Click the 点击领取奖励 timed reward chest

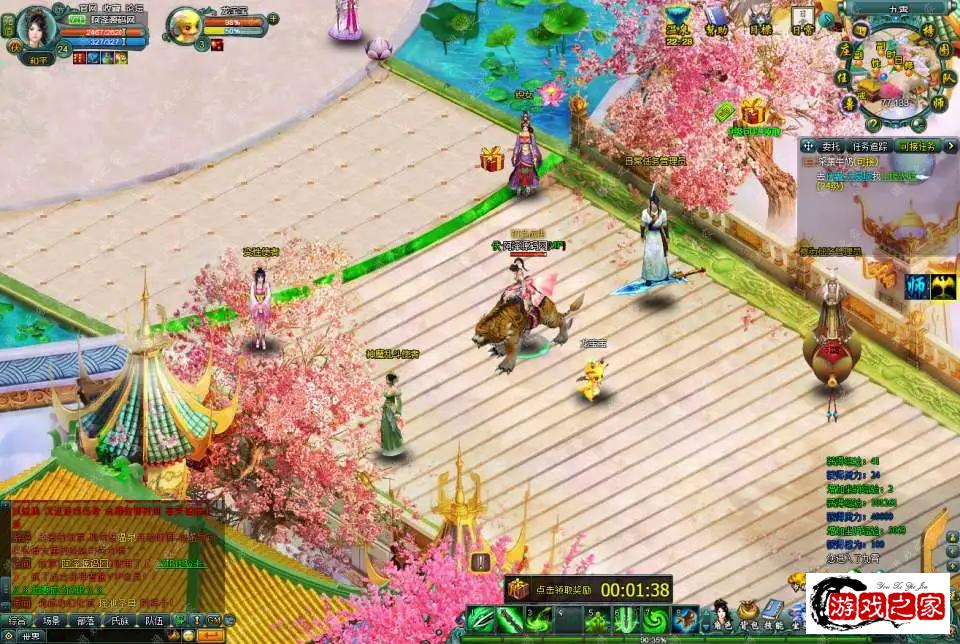tap(517, 589)
